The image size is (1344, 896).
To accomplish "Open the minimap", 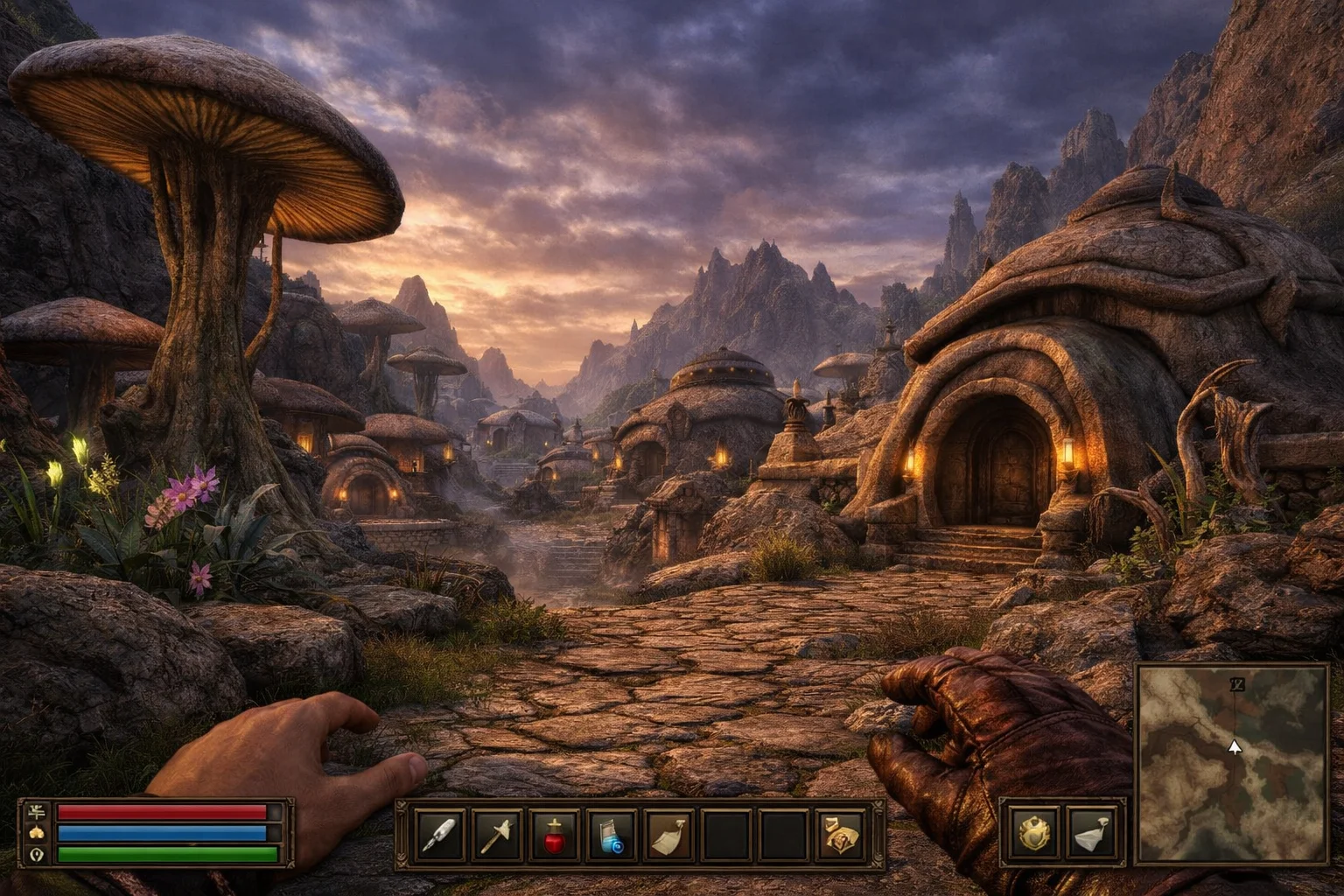I will (1233, 763).
